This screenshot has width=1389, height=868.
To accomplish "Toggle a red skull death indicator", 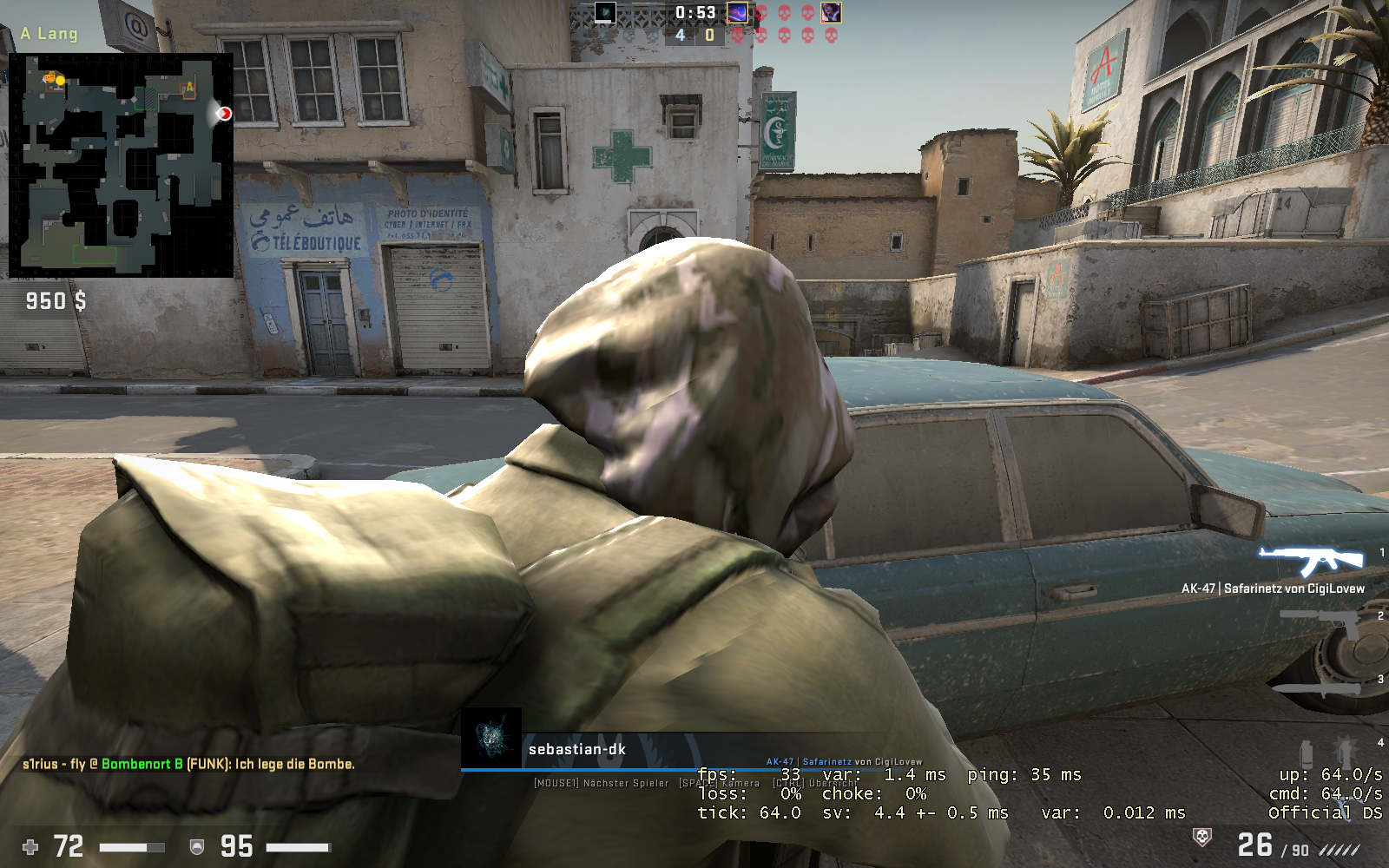I will (x=761, y=13).
